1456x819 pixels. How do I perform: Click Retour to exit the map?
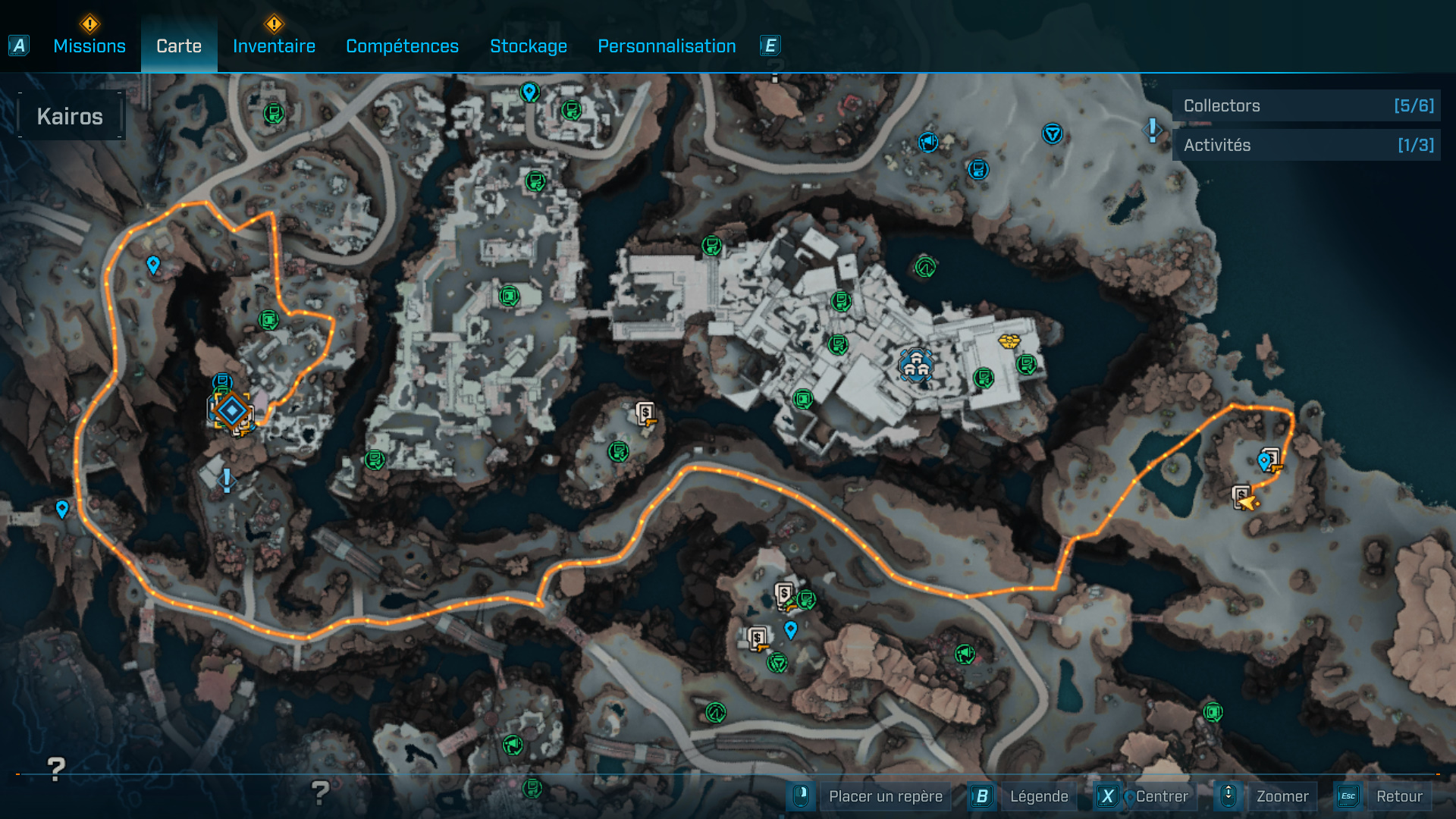pos(1400,796)
